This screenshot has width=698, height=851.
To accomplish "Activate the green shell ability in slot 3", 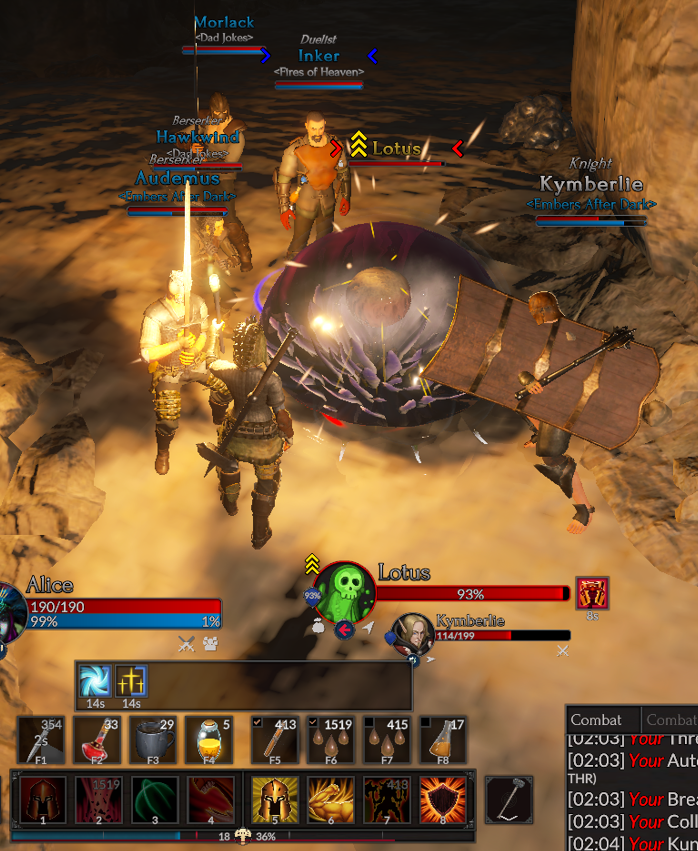I will pyautogui.click(x=155, y=799).
